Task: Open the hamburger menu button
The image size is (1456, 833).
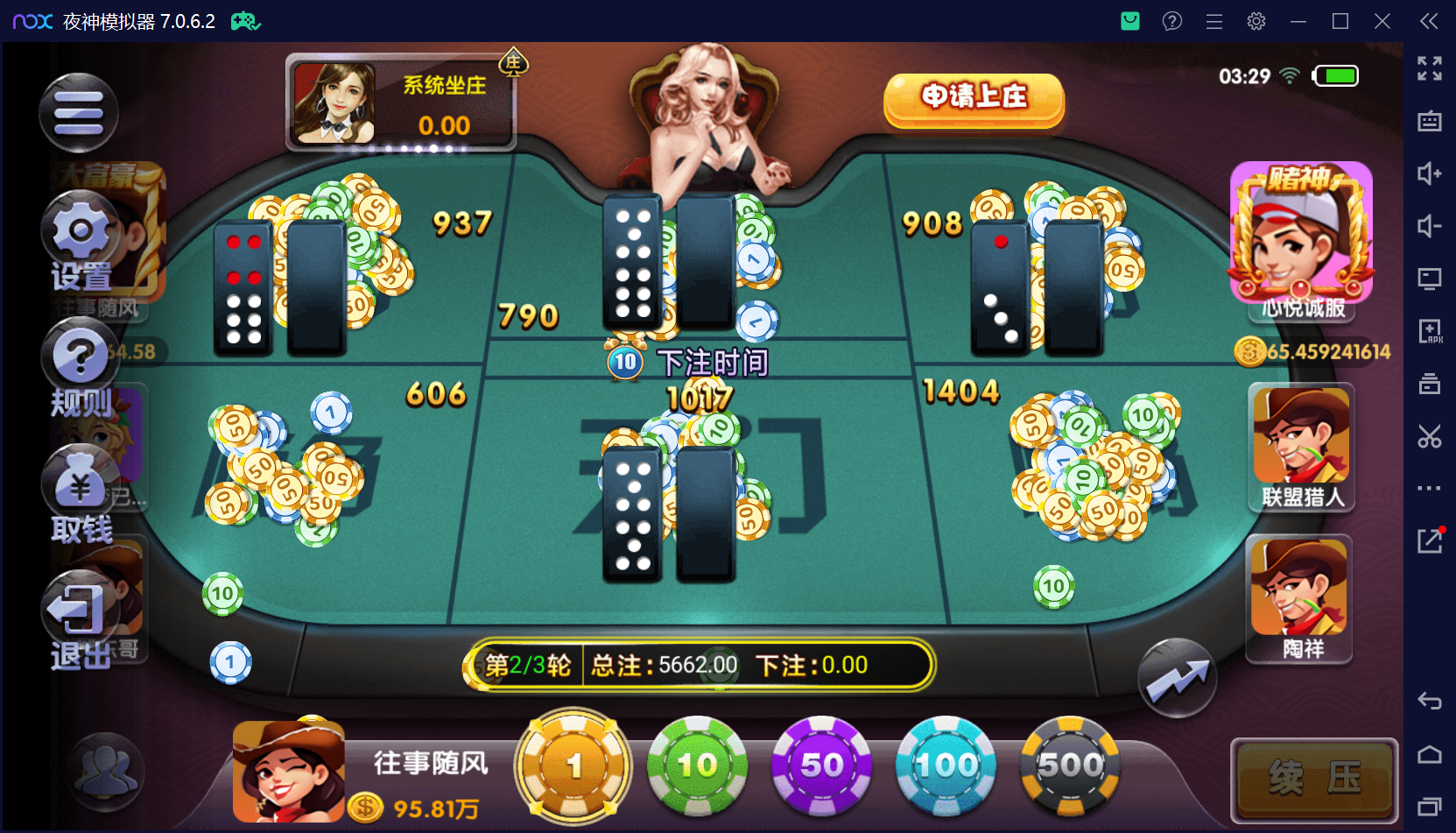Action: coord(79,113)
